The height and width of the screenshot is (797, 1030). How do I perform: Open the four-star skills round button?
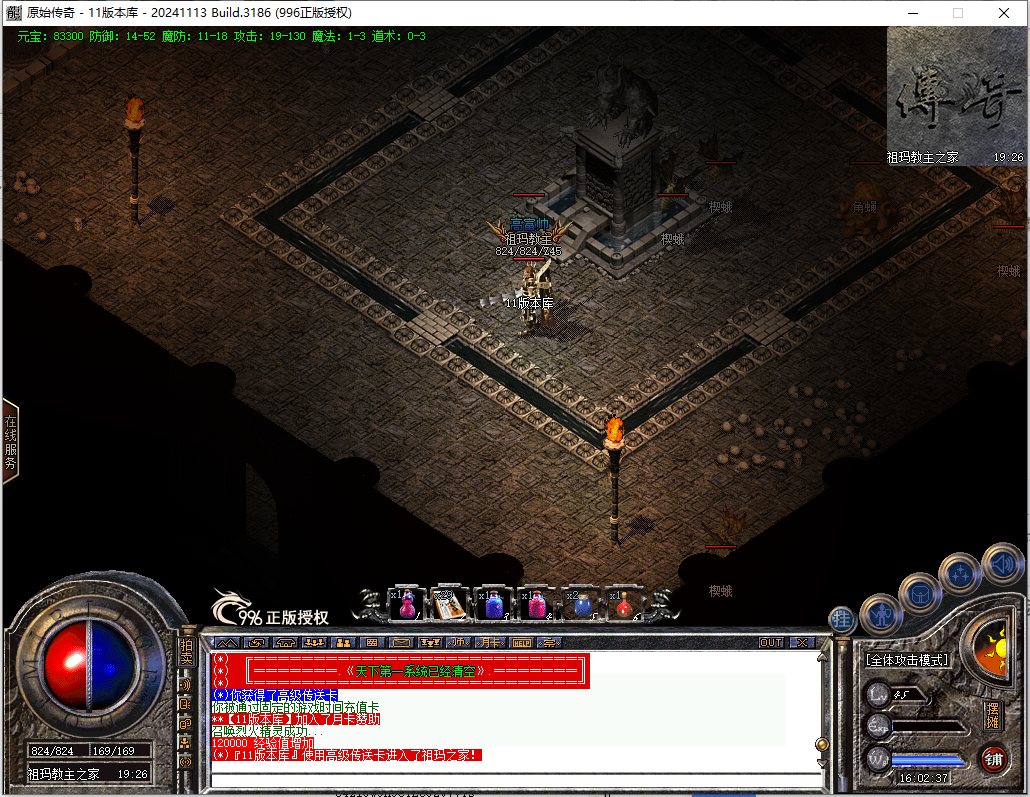coord(960,574)
